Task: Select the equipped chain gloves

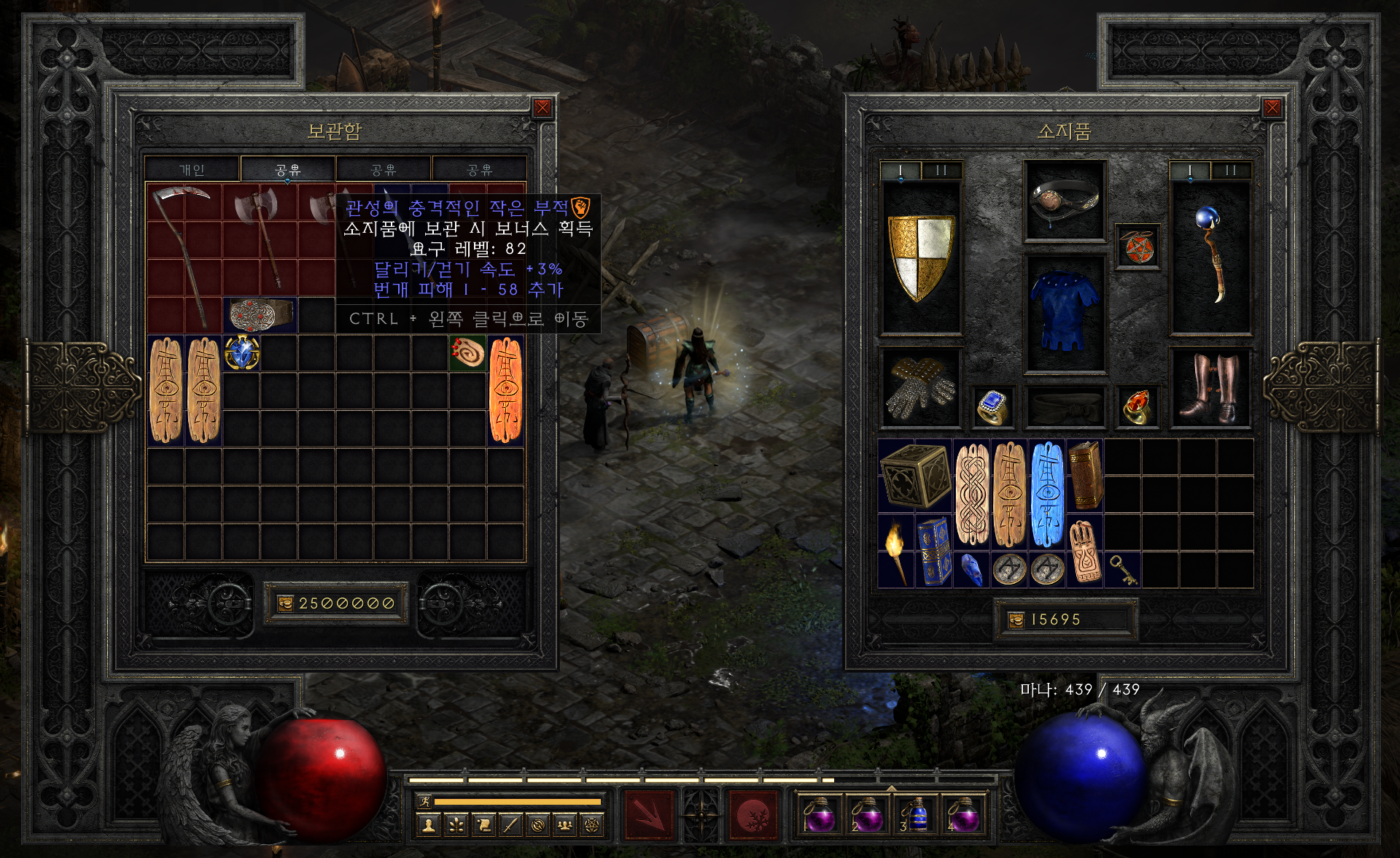Action: pyautogui.click(x=920, y=387)
